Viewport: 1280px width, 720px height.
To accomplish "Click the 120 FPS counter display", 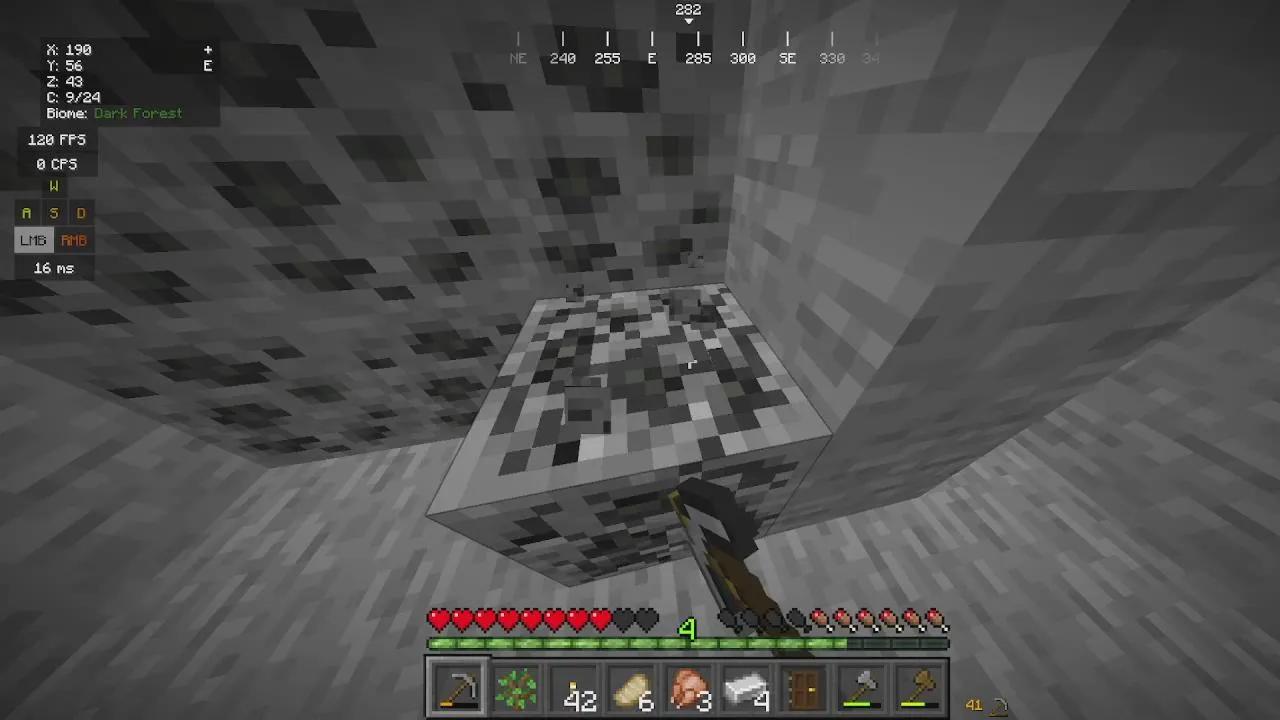I will [x=56, y=140].
